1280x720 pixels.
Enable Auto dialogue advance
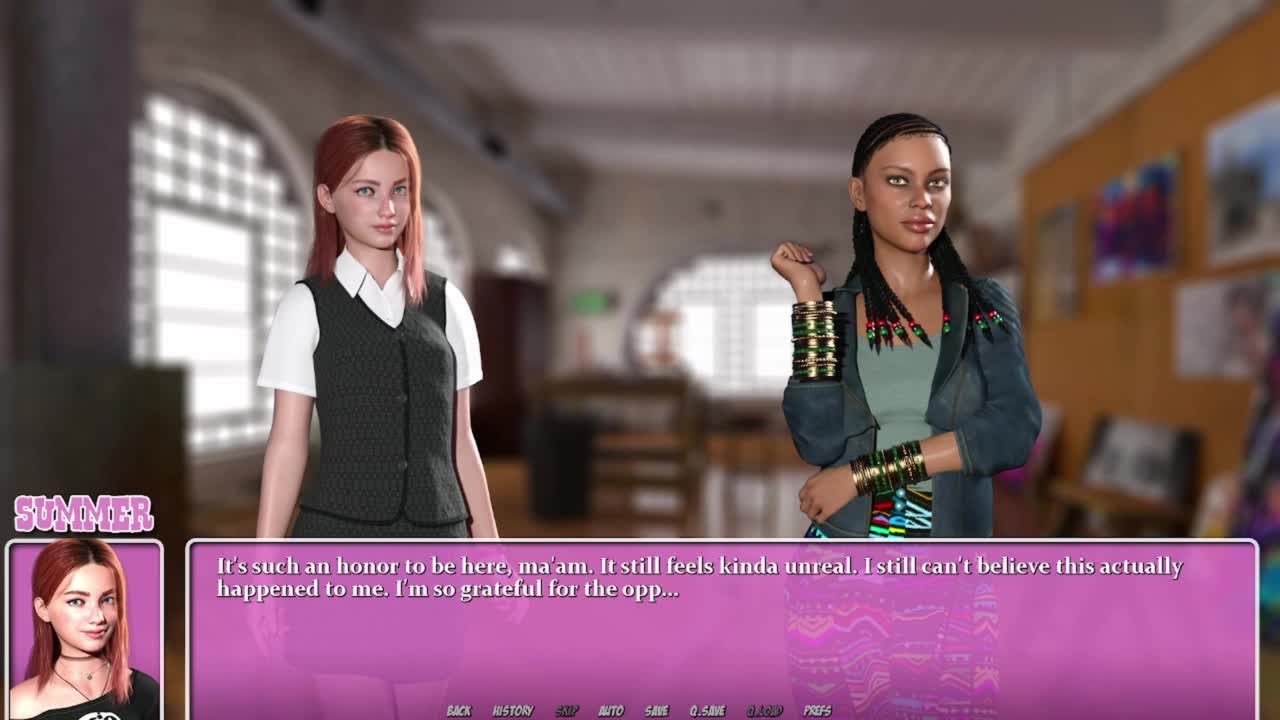[611, 711]
